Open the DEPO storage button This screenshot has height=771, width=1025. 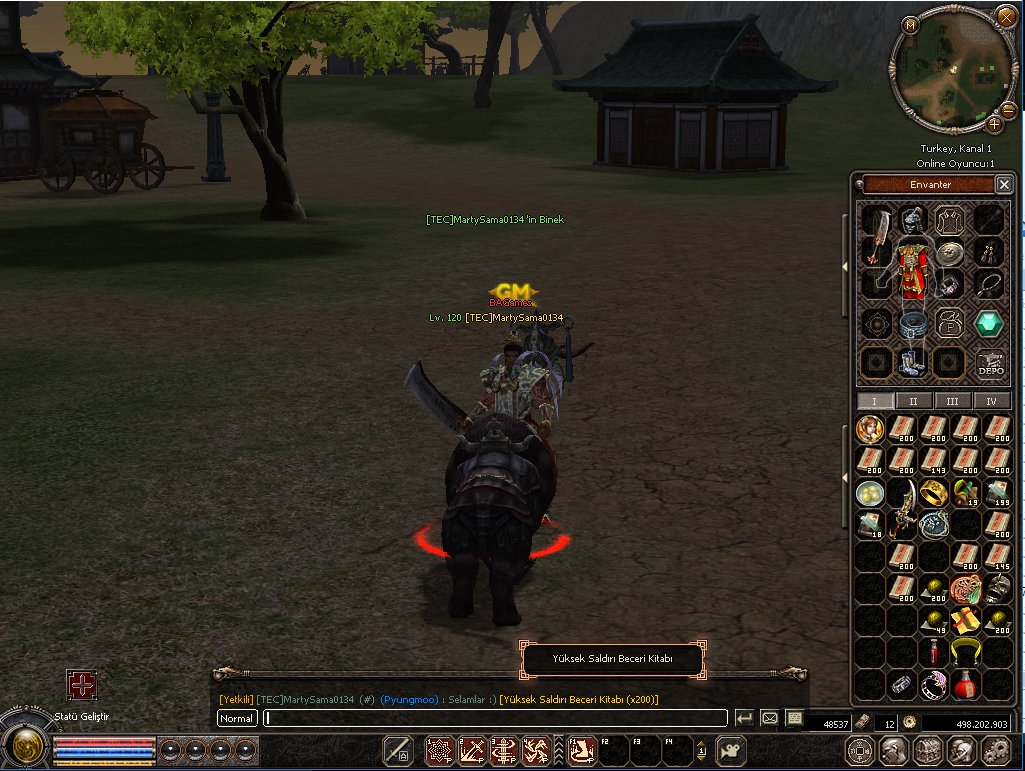tap(990, 363)
